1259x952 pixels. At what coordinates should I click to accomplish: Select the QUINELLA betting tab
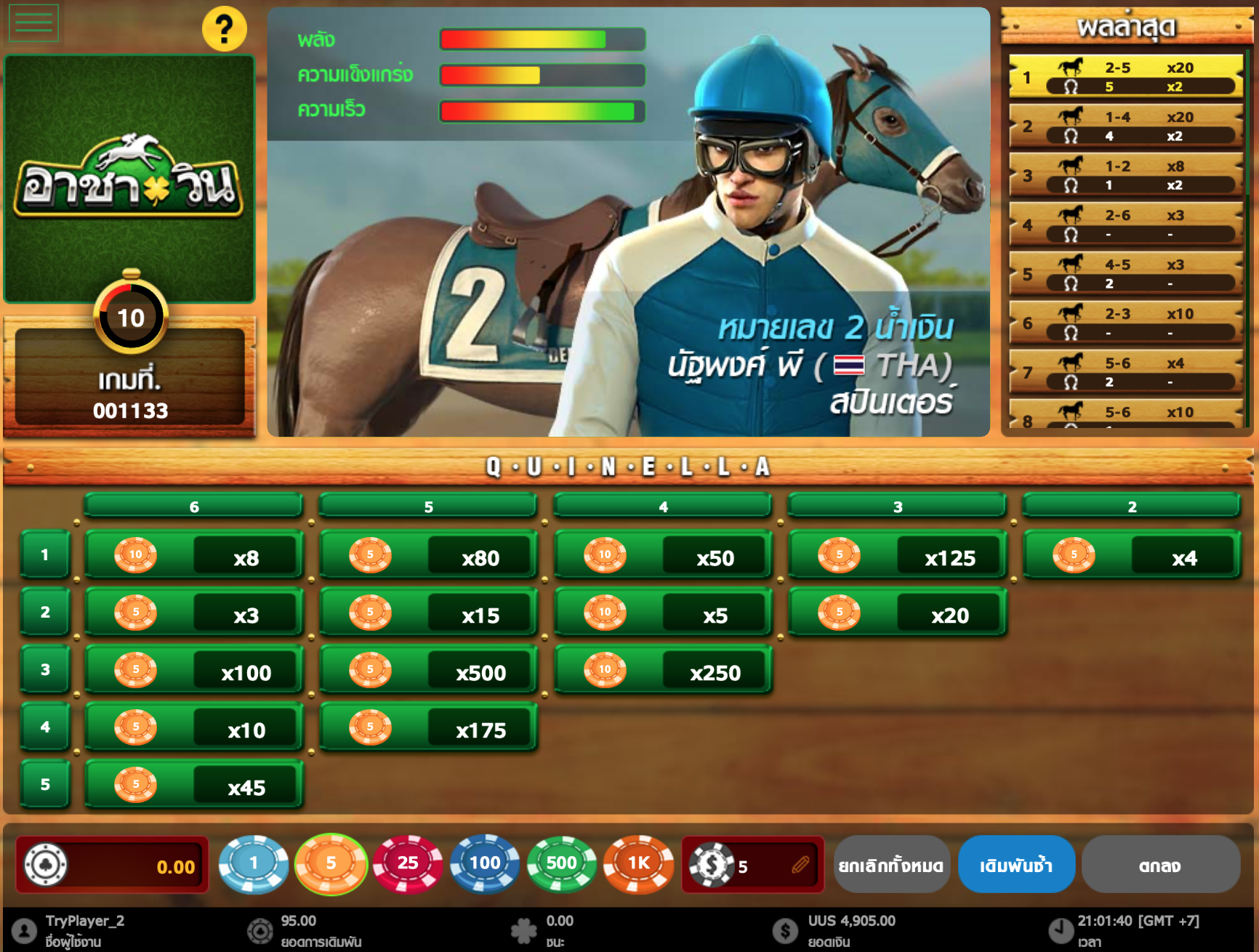[629, 467]
